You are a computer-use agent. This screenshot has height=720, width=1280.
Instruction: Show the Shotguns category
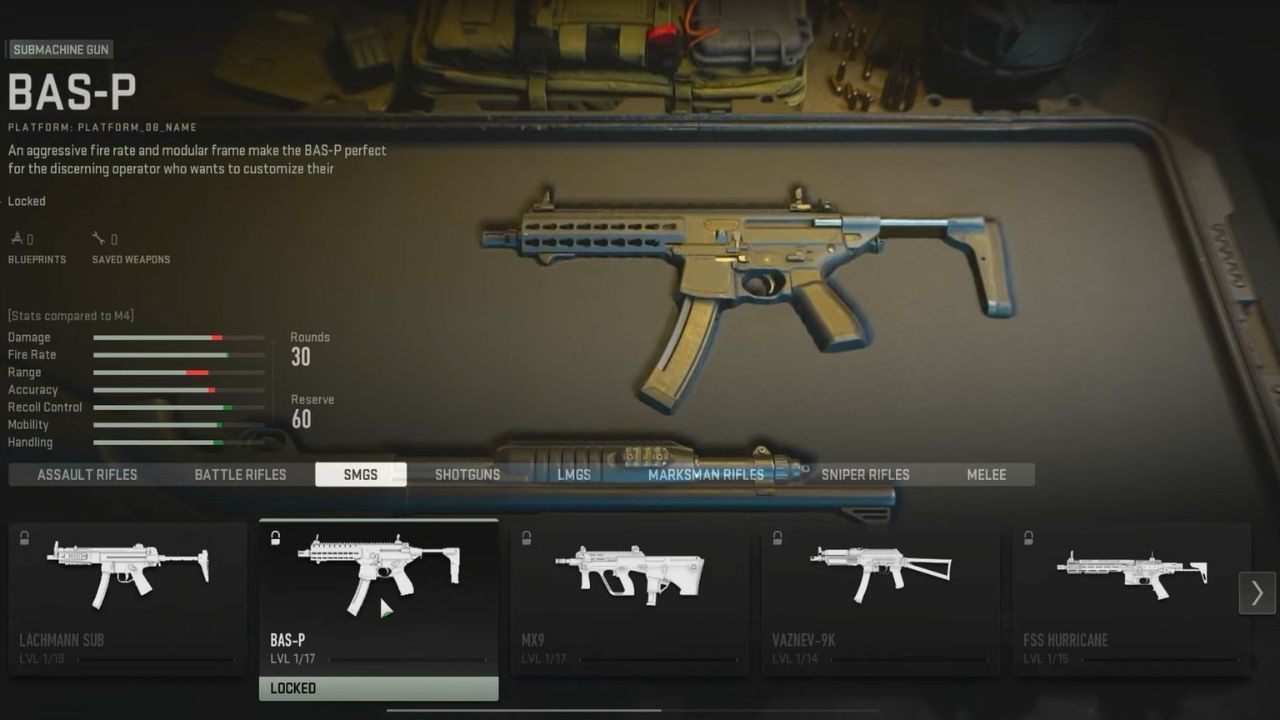click(467, 474)
